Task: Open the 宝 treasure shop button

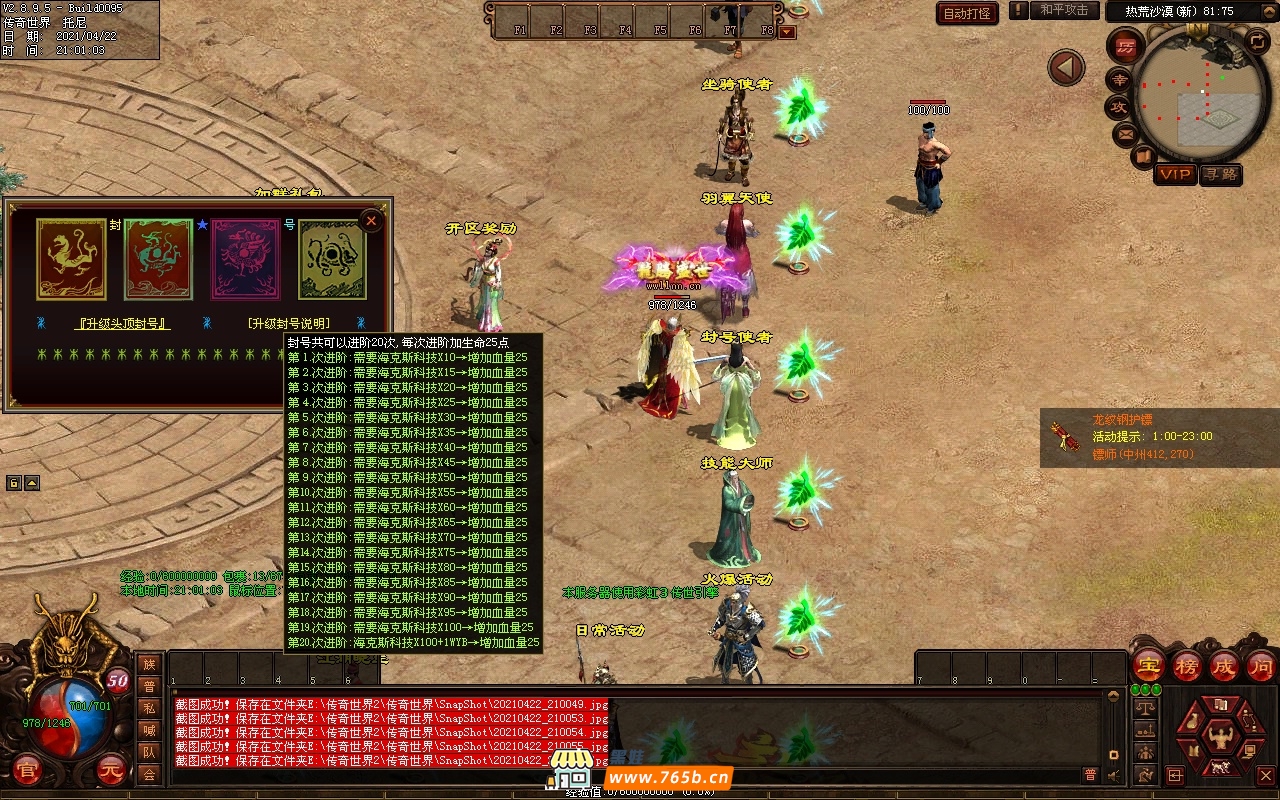Action: pos(1148,666)
